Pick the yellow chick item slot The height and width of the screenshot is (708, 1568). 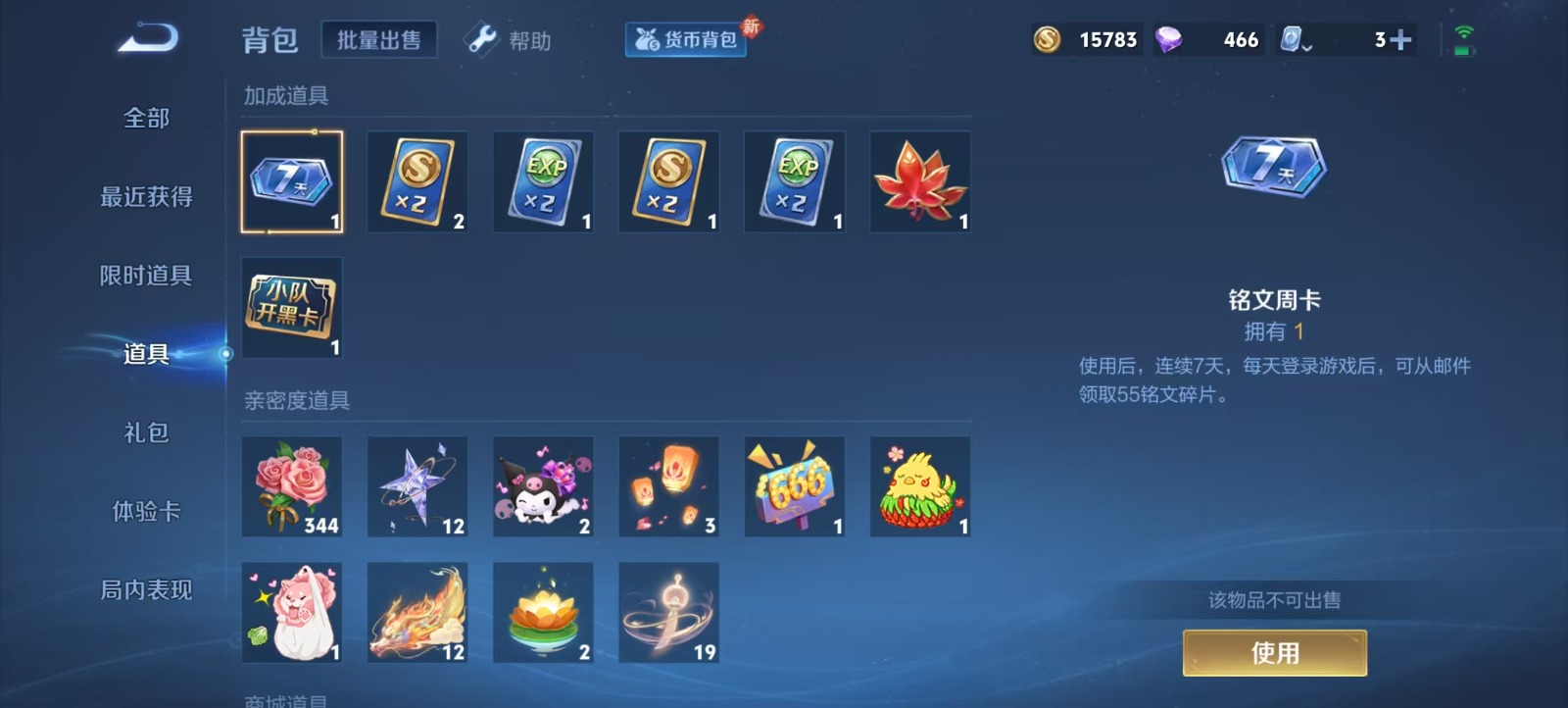(920, 487)
